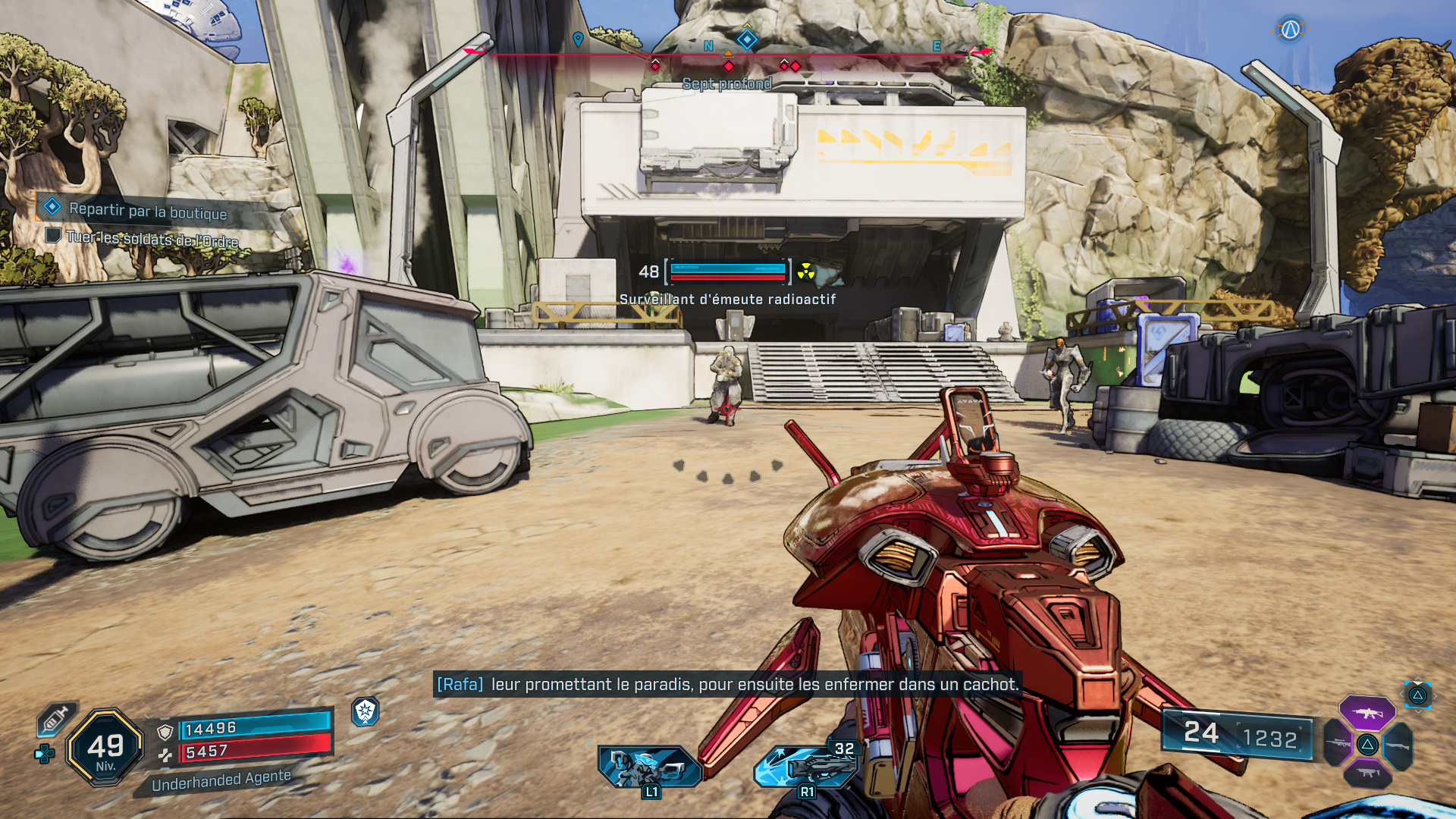Open the vault symbol icon
The image size is (1456, 819).
pos(1290,30)
